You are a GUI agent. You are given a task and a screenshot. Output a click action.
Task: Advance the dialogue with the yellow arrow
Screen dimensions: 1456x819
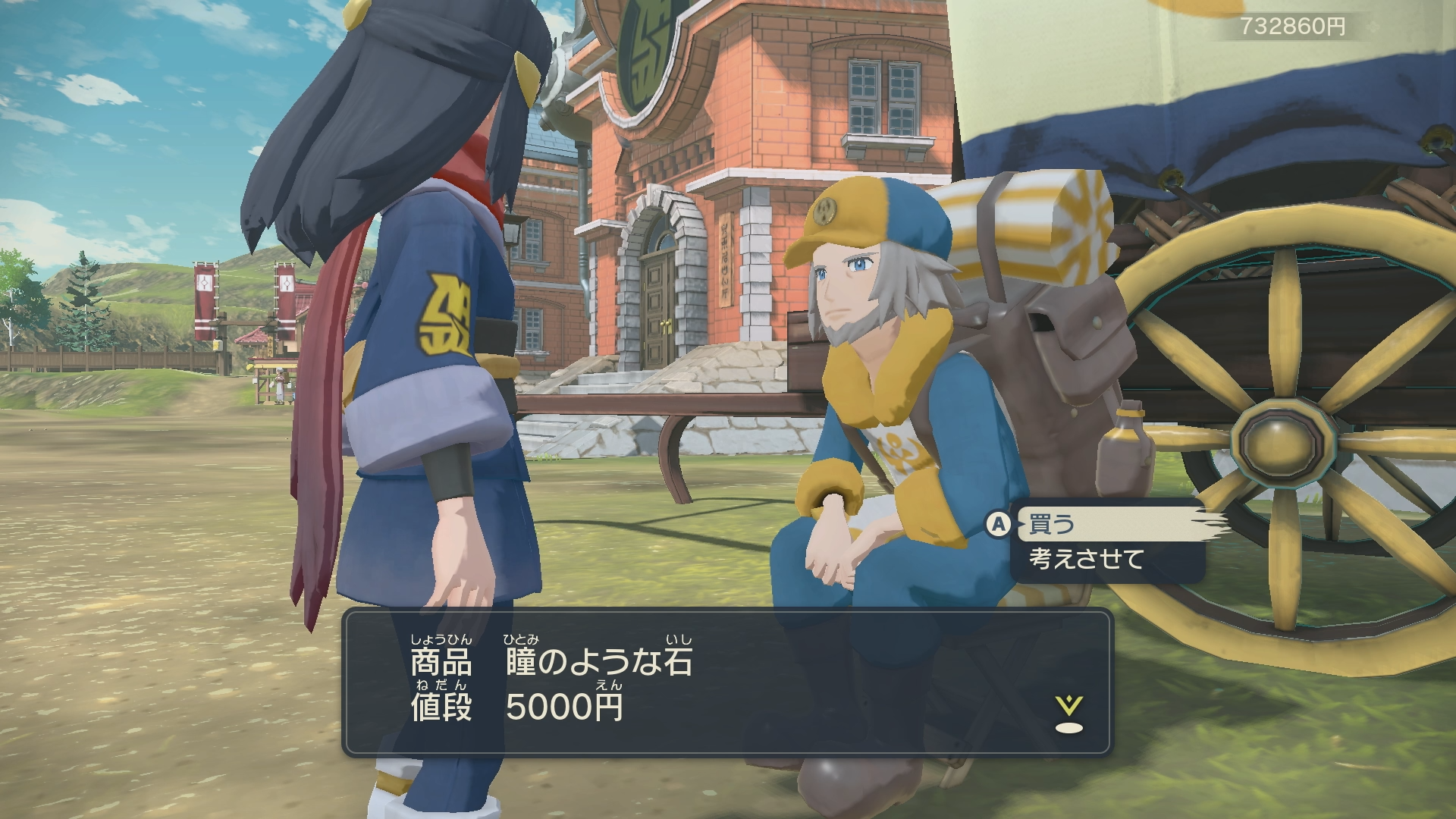1068,714
